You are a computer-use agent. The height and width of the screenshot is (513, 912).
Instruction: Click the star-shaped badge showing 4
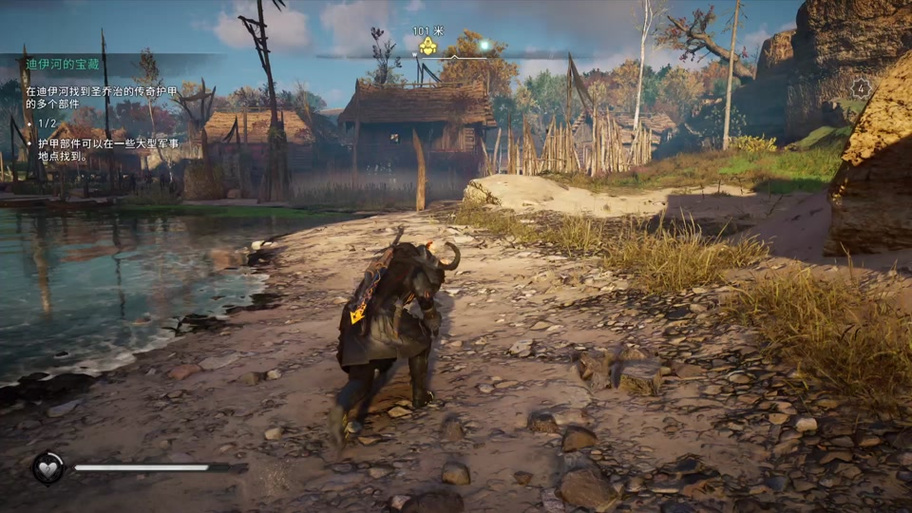[x=860, y=88]
